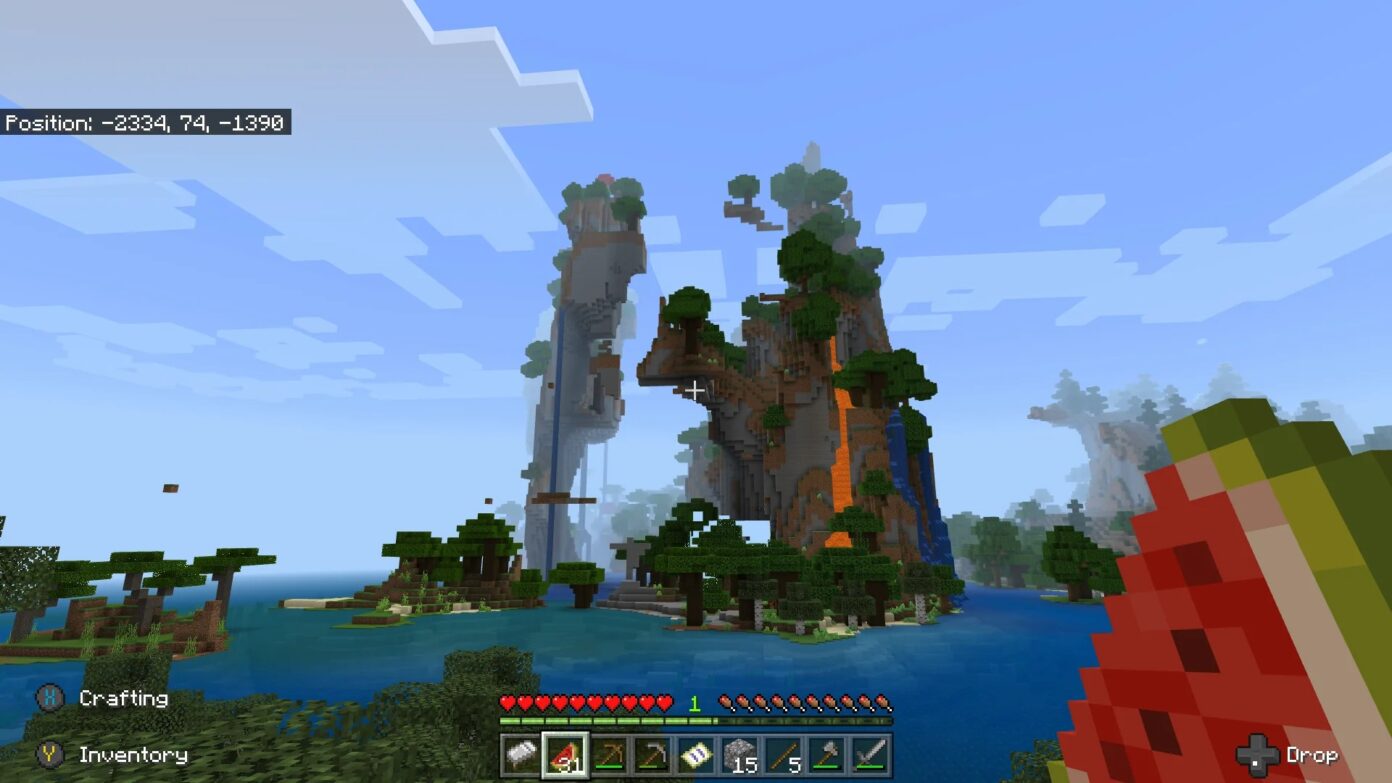Select the stone pickaxe in the hotbar
The height and width of the screenshot is (783, 1392).
652,755
